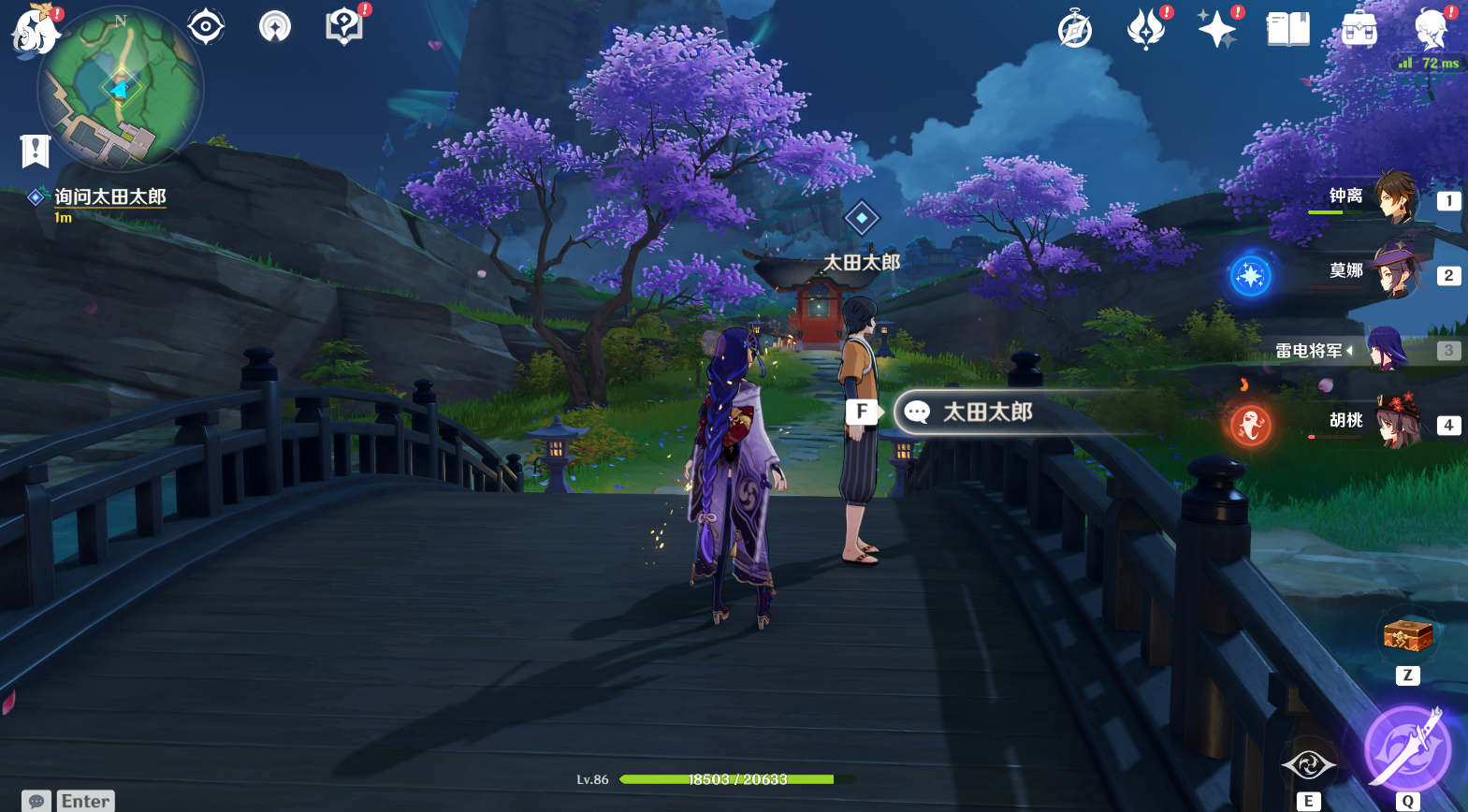Open the eye-shaped icon beside the minimap
Viewport: 1468px width, 812px height.
pos(206,26)
